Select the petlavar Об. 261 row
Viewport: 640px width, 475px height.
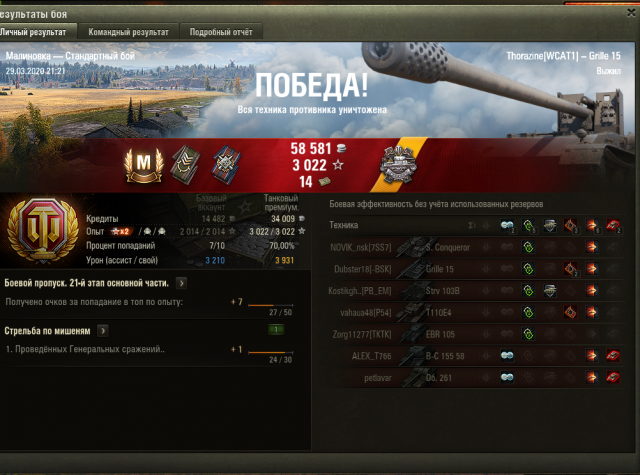[470, 377]
